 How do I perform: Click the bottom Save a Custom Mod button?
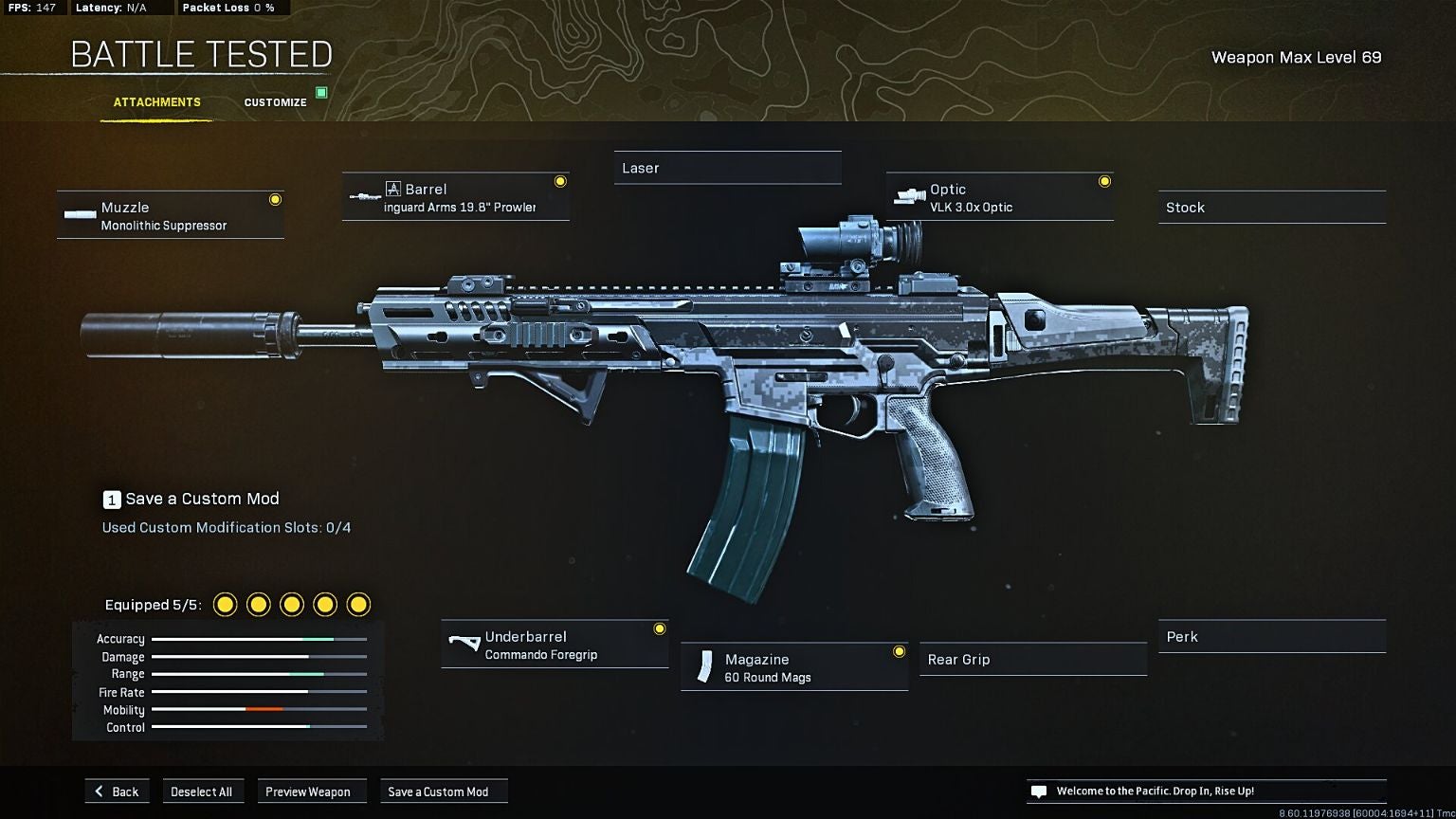439,792
